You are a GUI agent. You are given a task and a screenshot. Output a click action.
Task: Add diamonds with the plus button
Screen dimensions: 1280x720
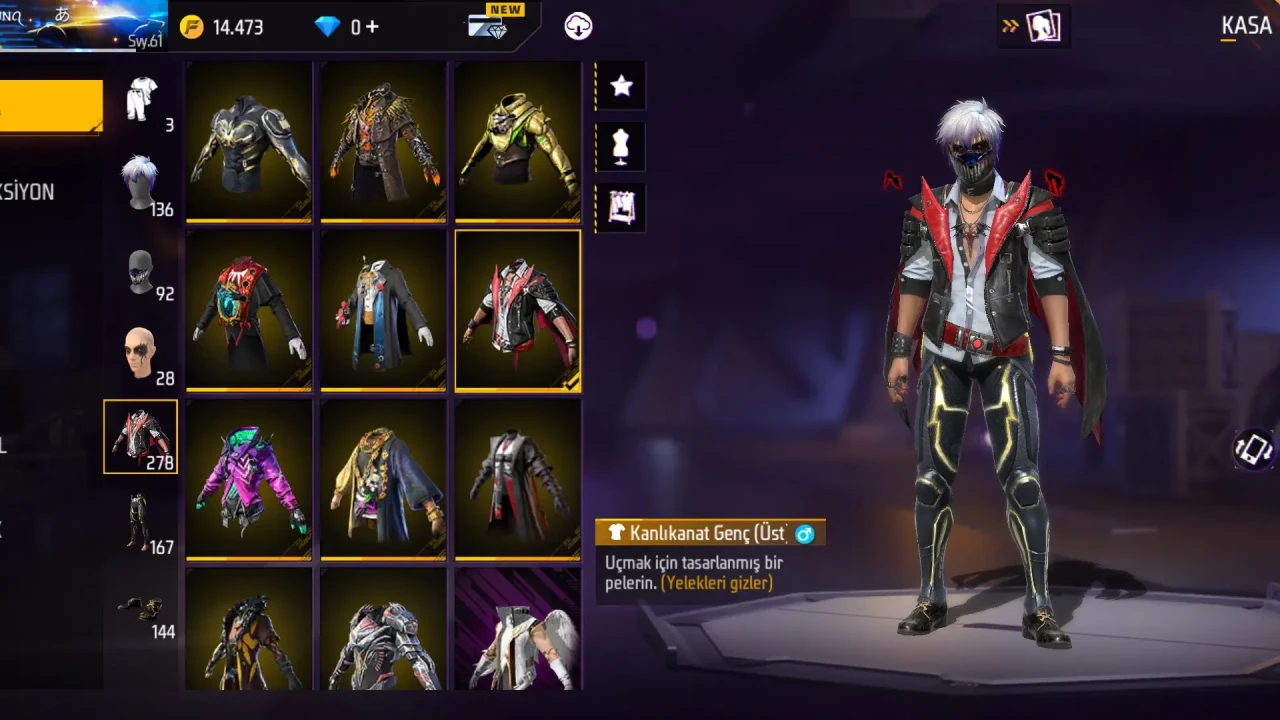[372, 27]
